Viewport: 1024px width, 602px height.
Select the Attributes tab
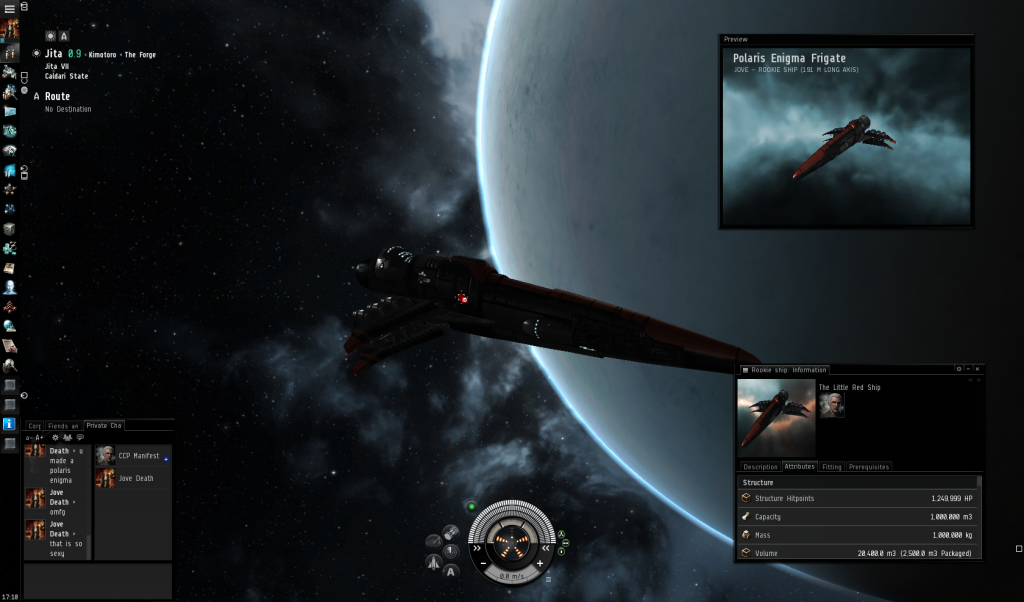point(799,467)
